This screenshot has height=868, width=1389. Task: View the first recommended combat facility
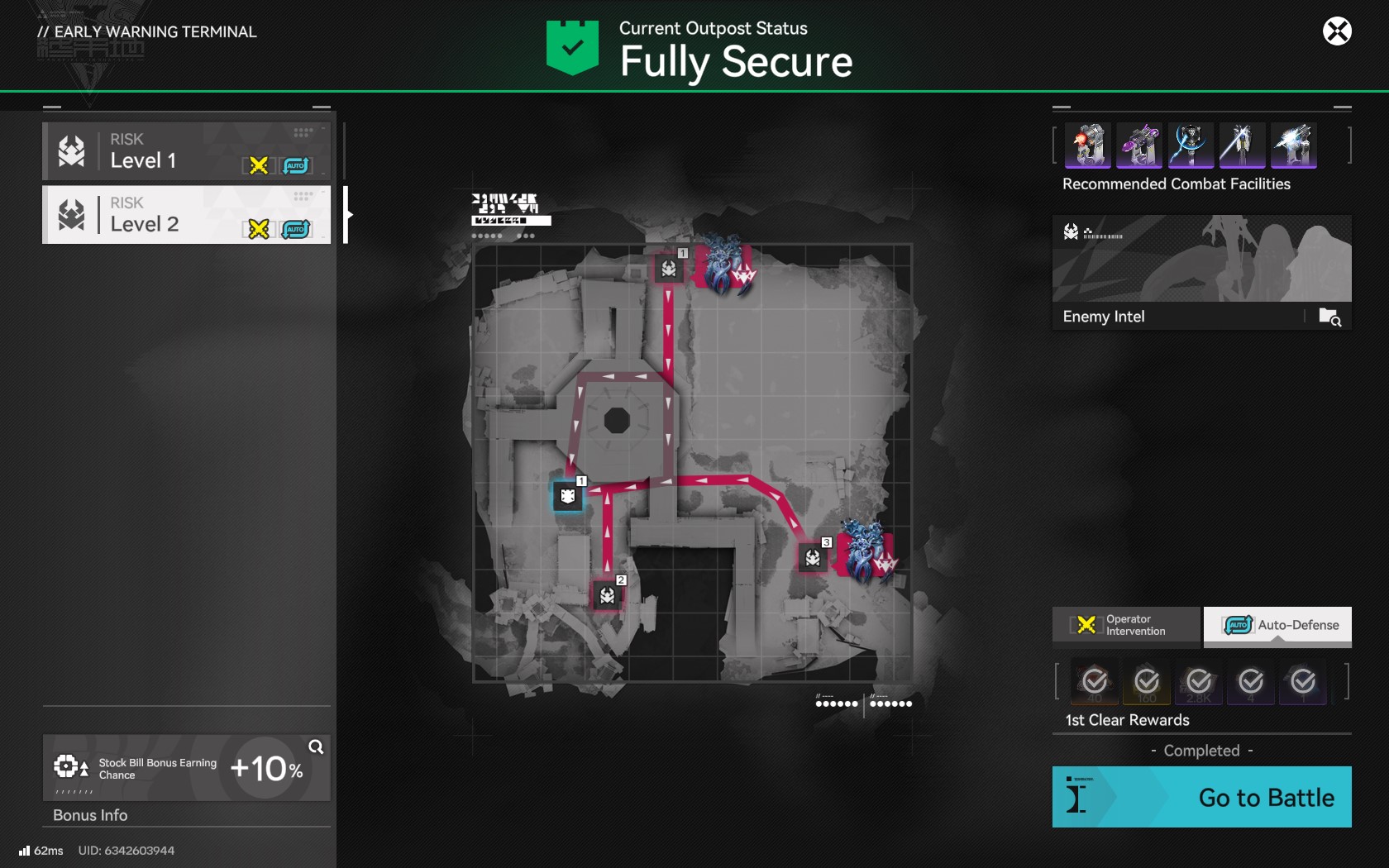point(1089,145)
